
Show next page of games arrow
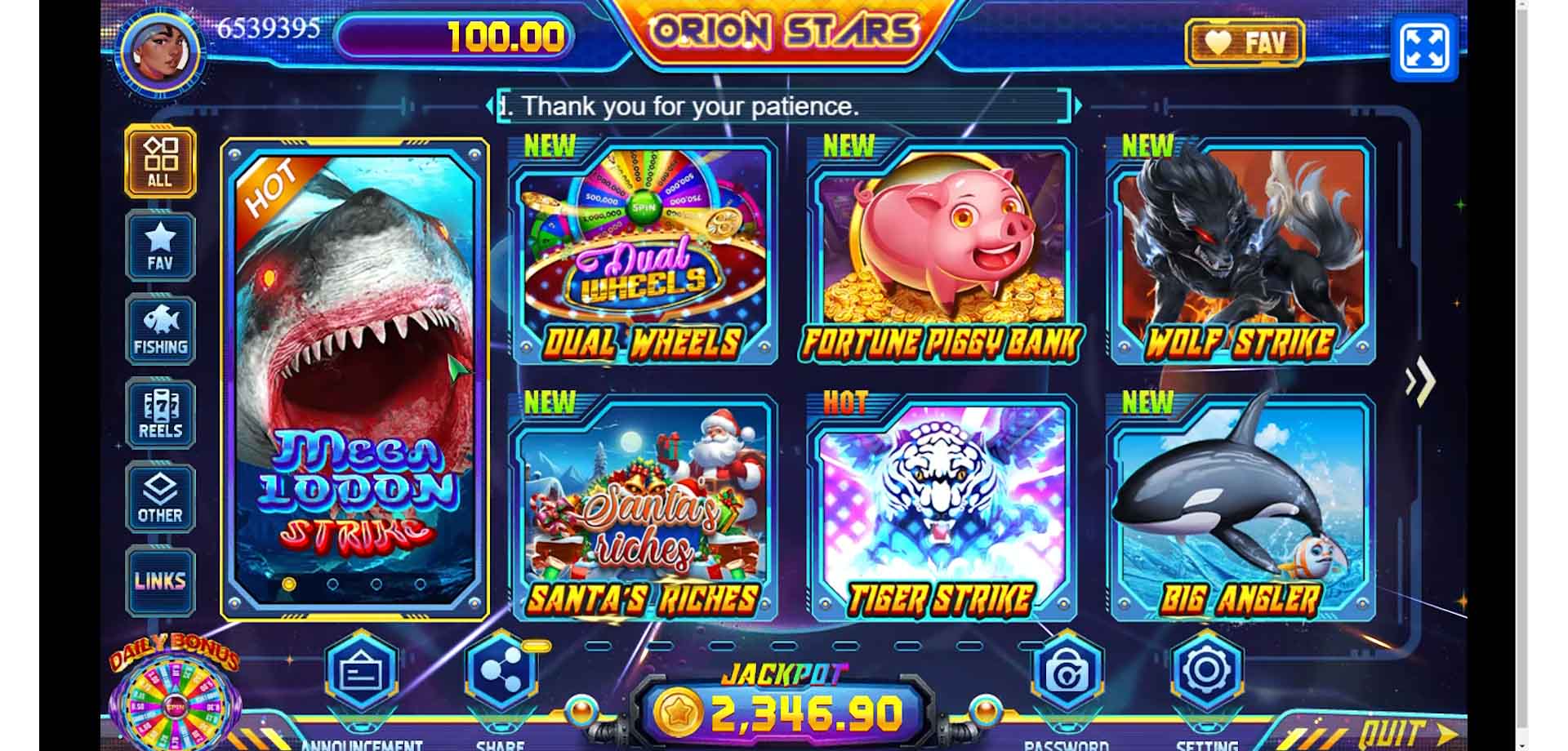[x=1421, y=380]
